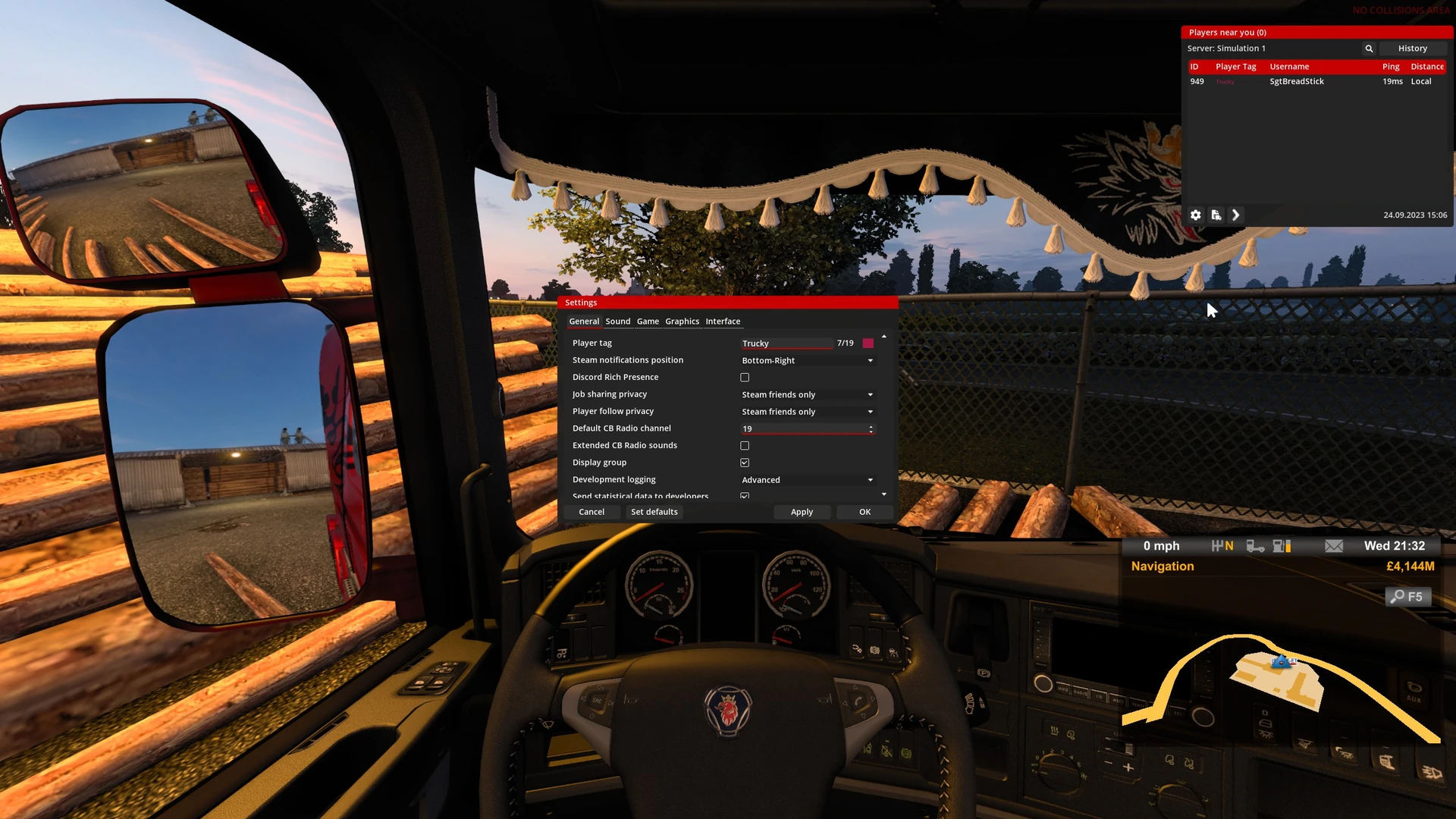This screenshot has width=1456, height=819.
Task: Open Steam notifications position dropdown
Action: pos(807,361)
